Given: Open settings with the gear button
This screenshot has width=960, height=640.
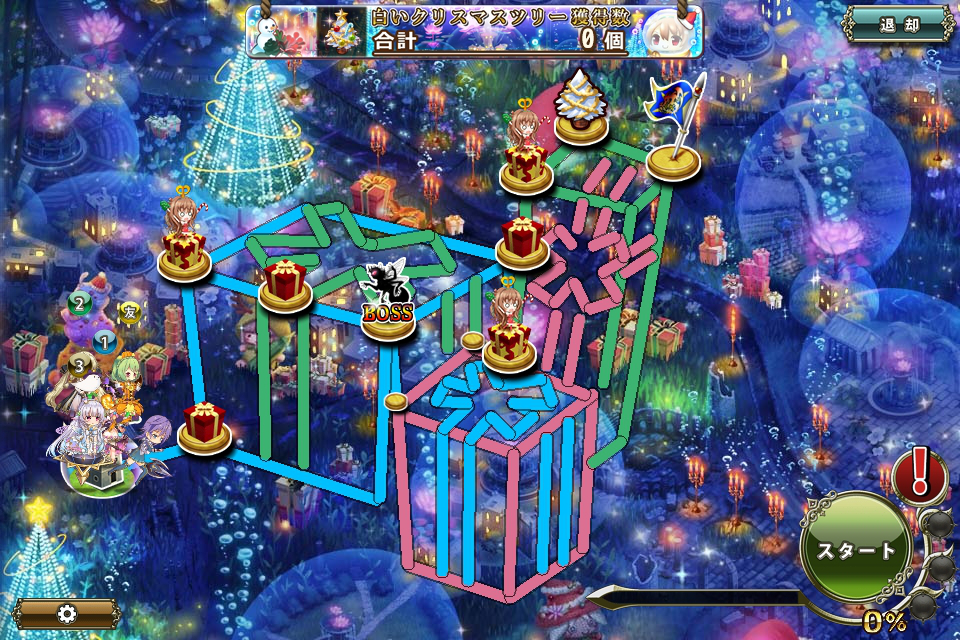Looking at the screenshot, I should (x=67, y=613).
